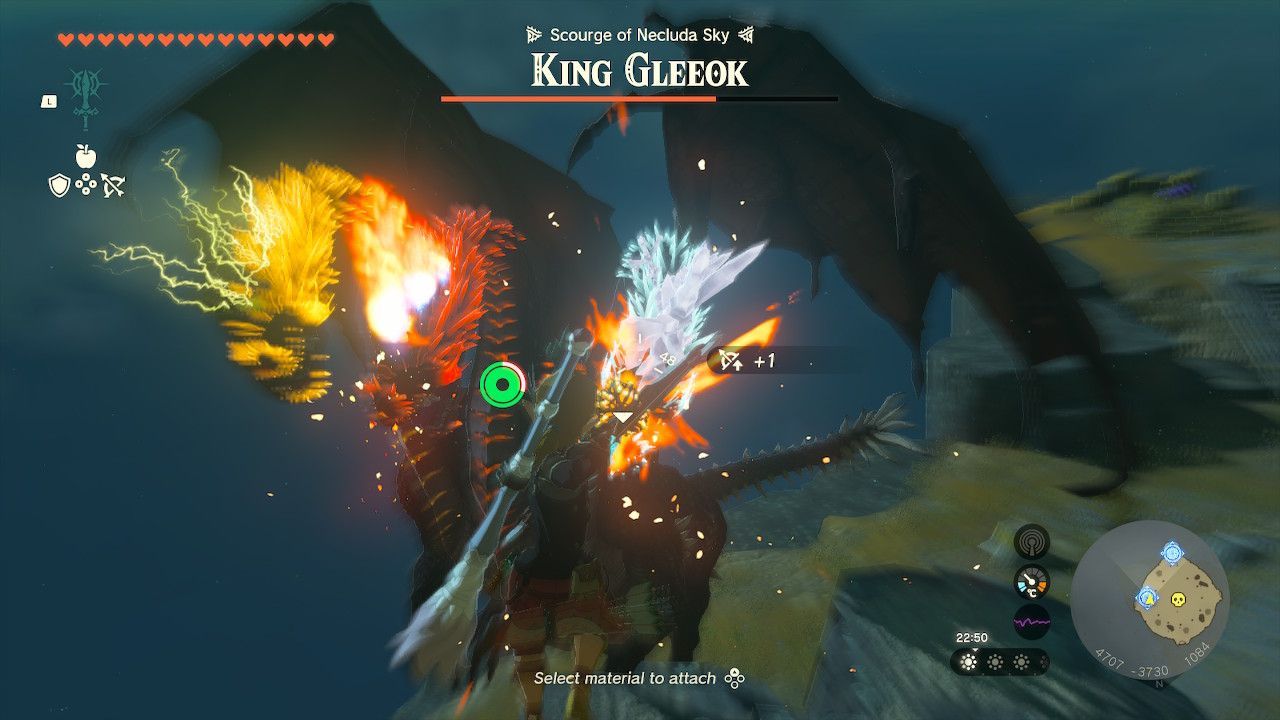Click the apple held-item icon
Screen dimensions: 1280x720
pyautogui.click(x=85, y=158)
